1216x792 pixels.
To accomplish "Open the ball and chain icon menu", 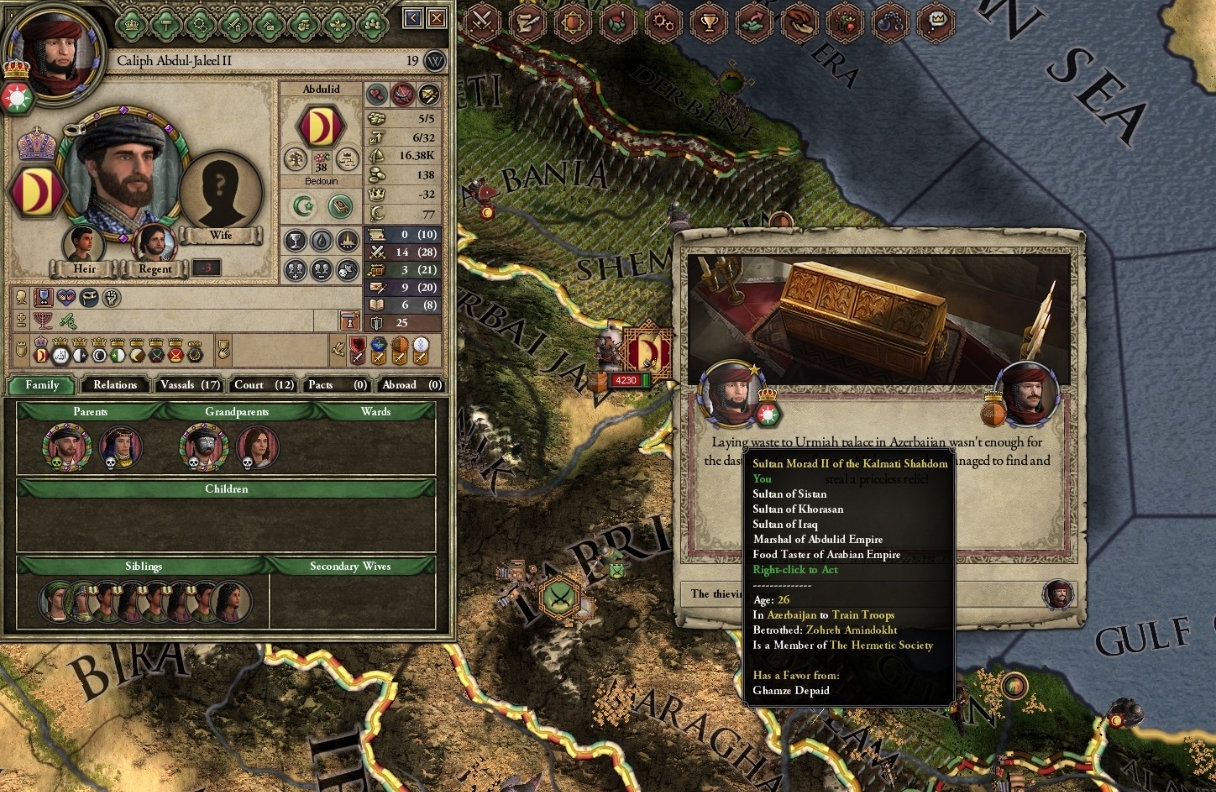I will [x=890, y=19].
